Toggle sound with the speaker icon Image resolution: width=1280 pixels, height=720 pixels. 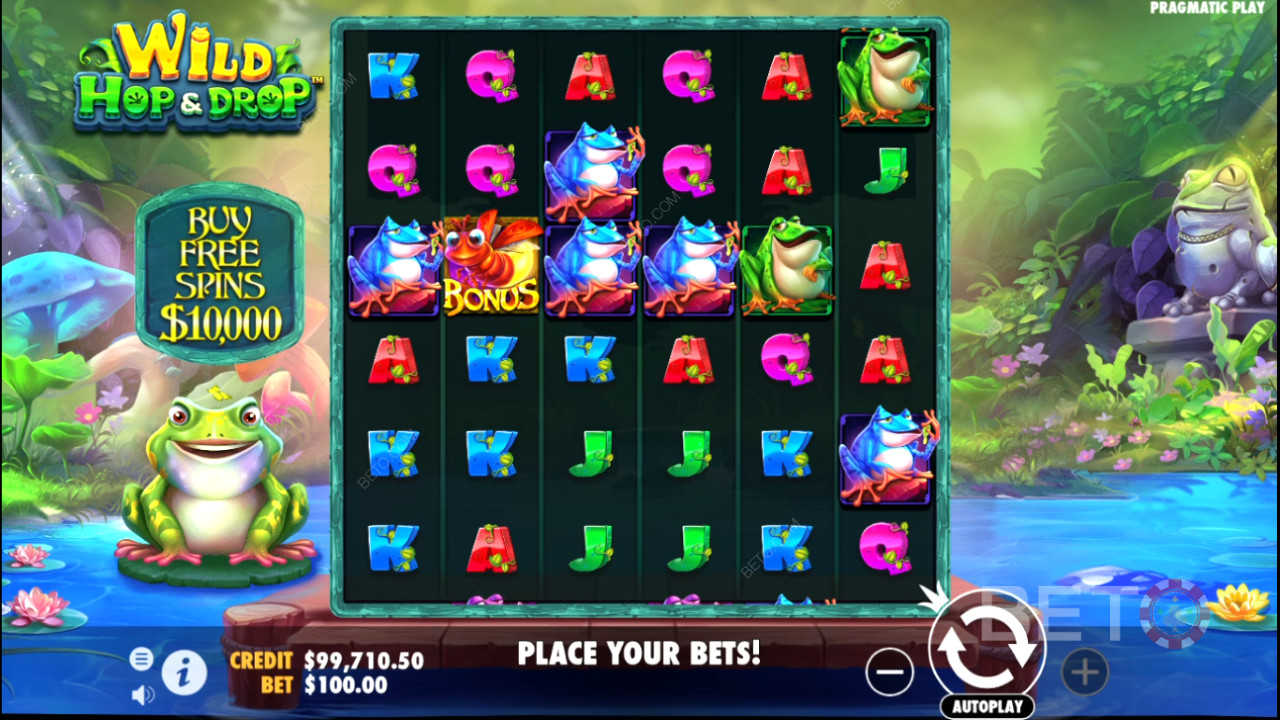click(x=143, y=693)
